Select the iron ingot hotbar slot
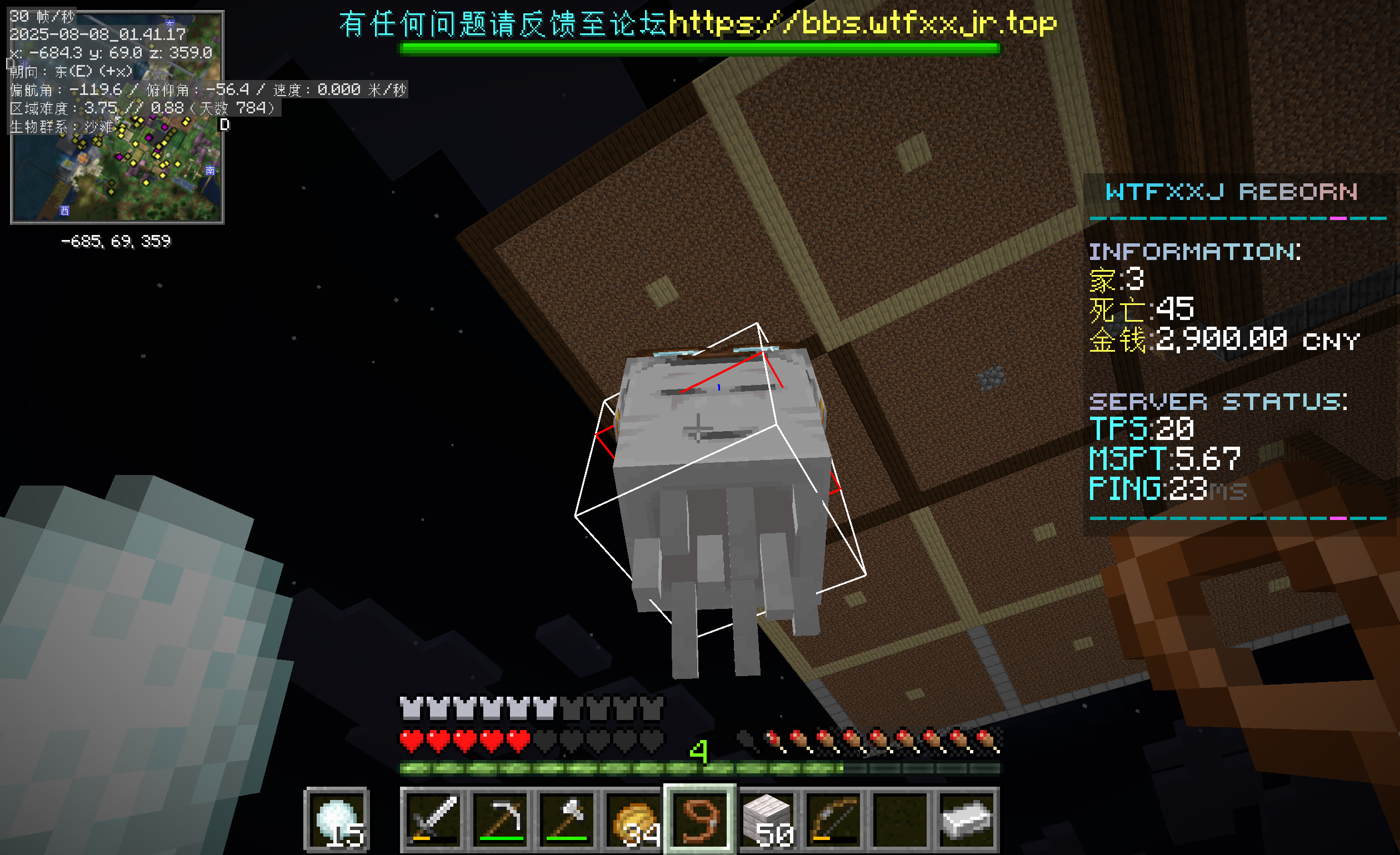The width and height of the screenshot is (1400, 855). click(x=967, y=820)
